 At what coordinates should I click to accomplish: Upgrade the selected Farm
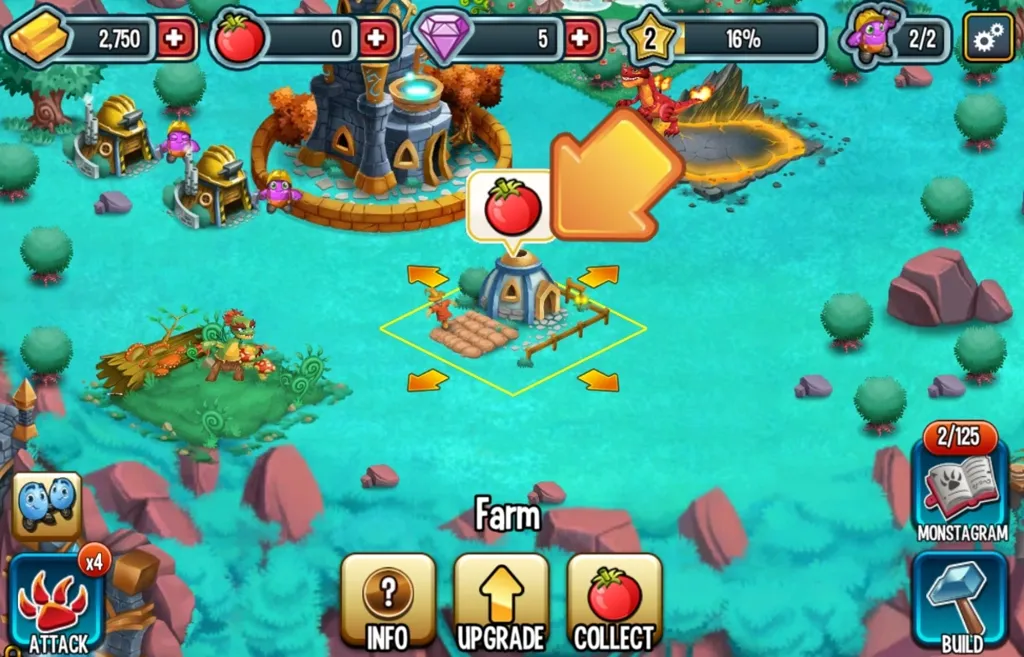501,602
